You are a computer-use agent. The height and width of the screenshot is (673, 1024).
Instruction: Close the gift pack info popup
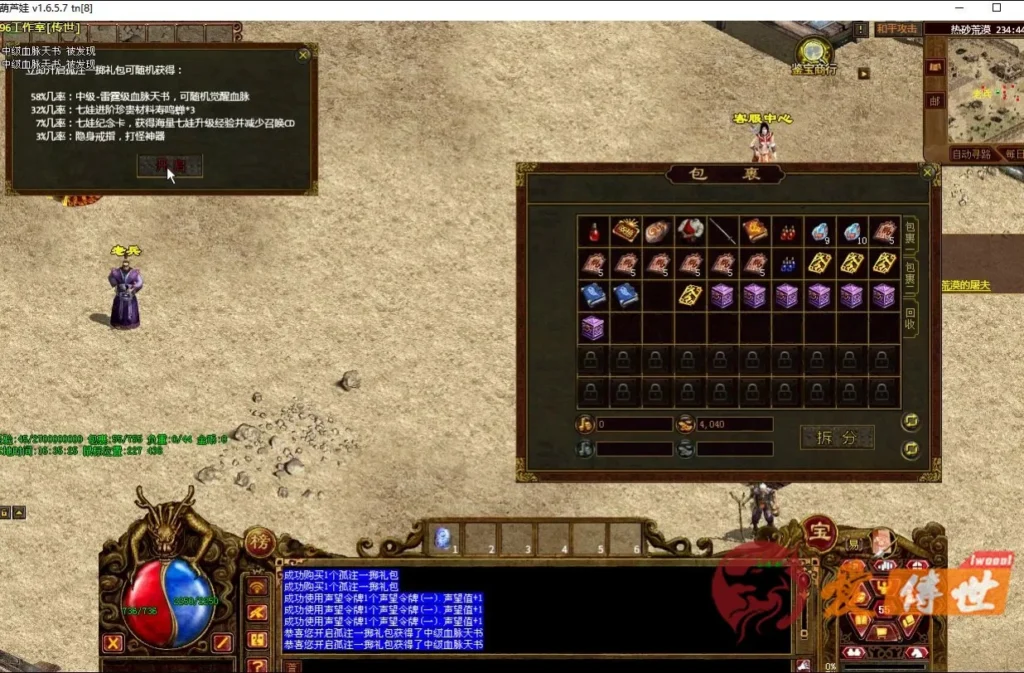(304, 56)
